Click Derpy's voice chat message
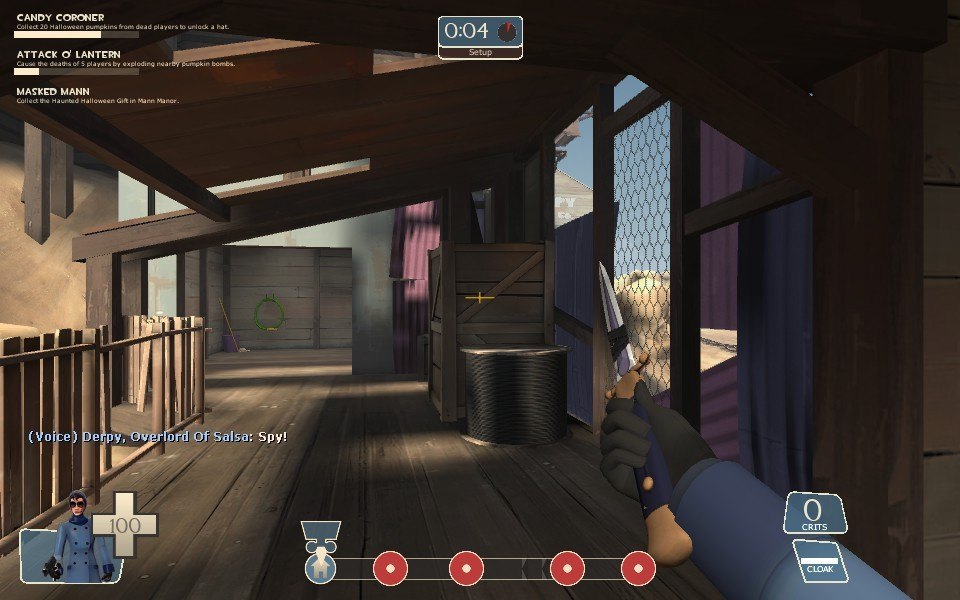The image size is (960, 600). (157, 437)
